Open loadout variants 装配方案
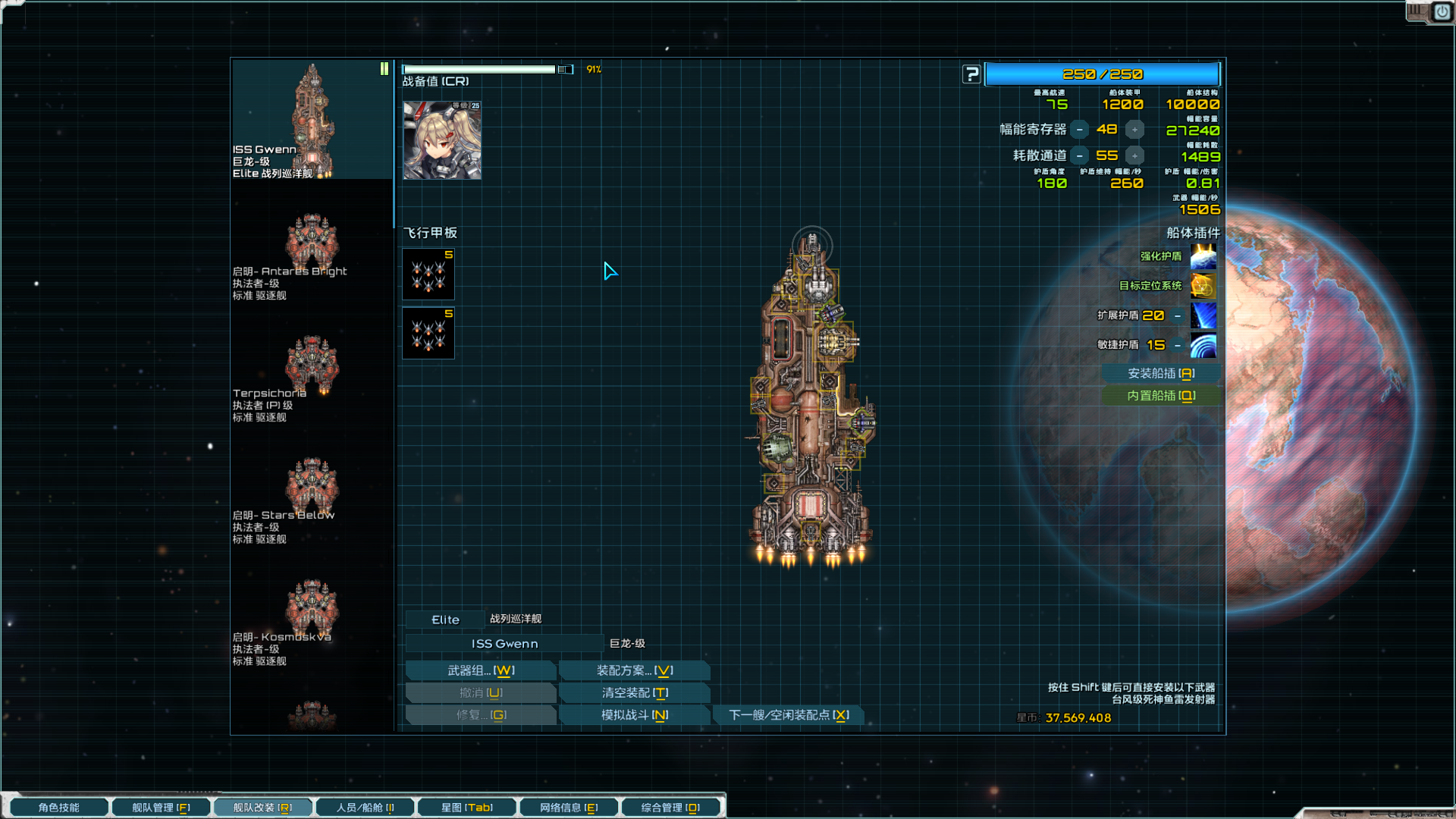 pos(634,670)
